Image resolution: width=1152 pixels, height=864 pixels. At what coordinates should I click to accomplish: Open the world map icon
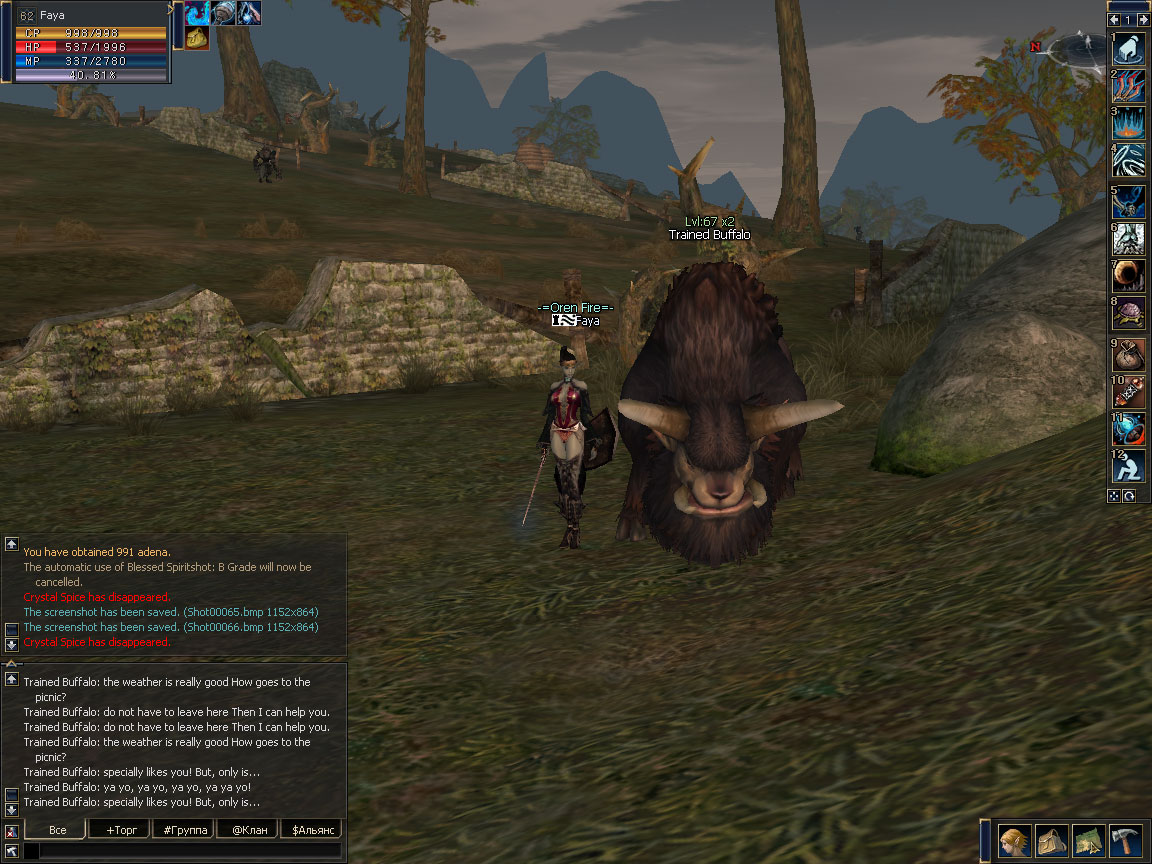(x=1089, y=841)
